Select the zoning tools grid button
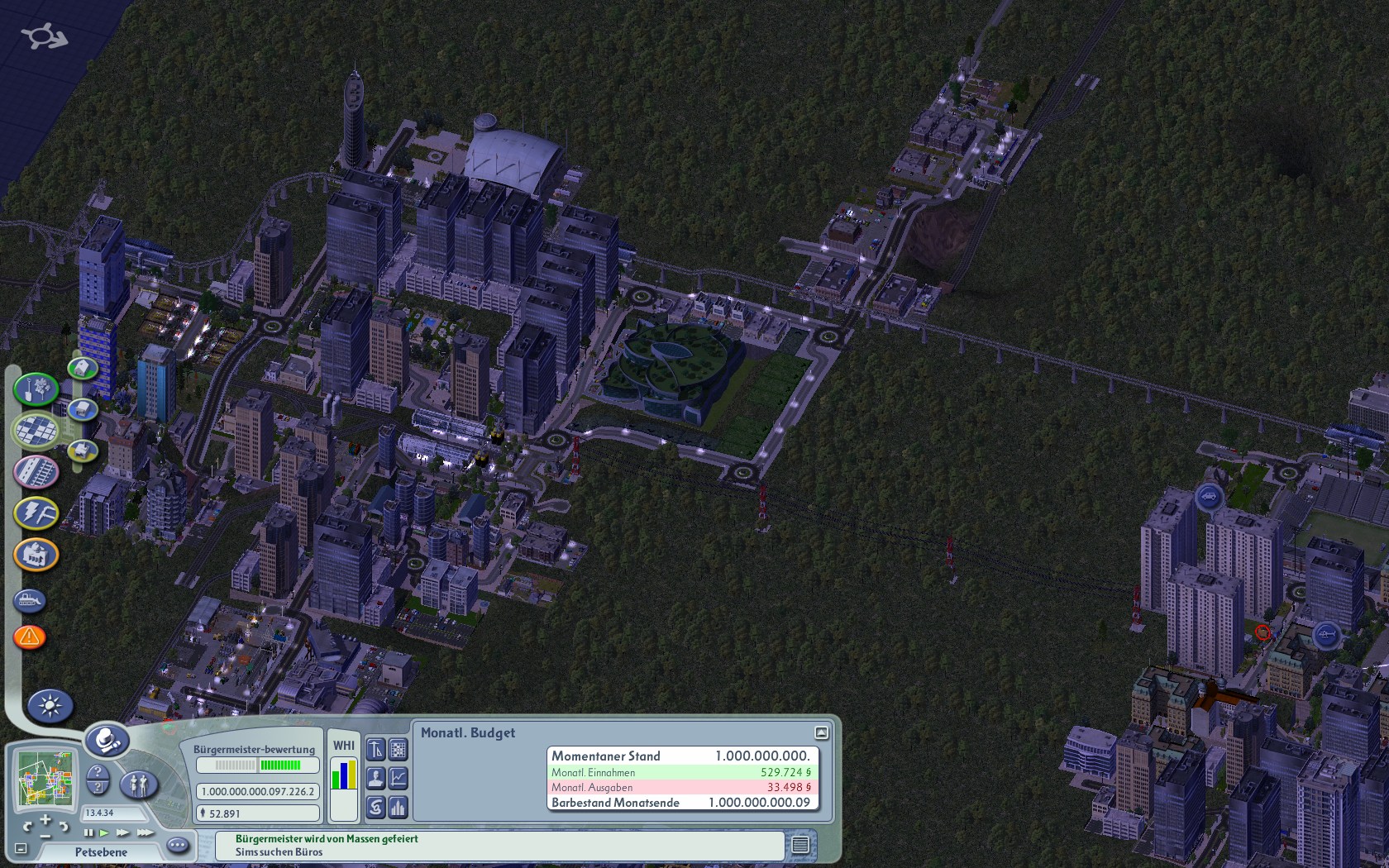 36,430
